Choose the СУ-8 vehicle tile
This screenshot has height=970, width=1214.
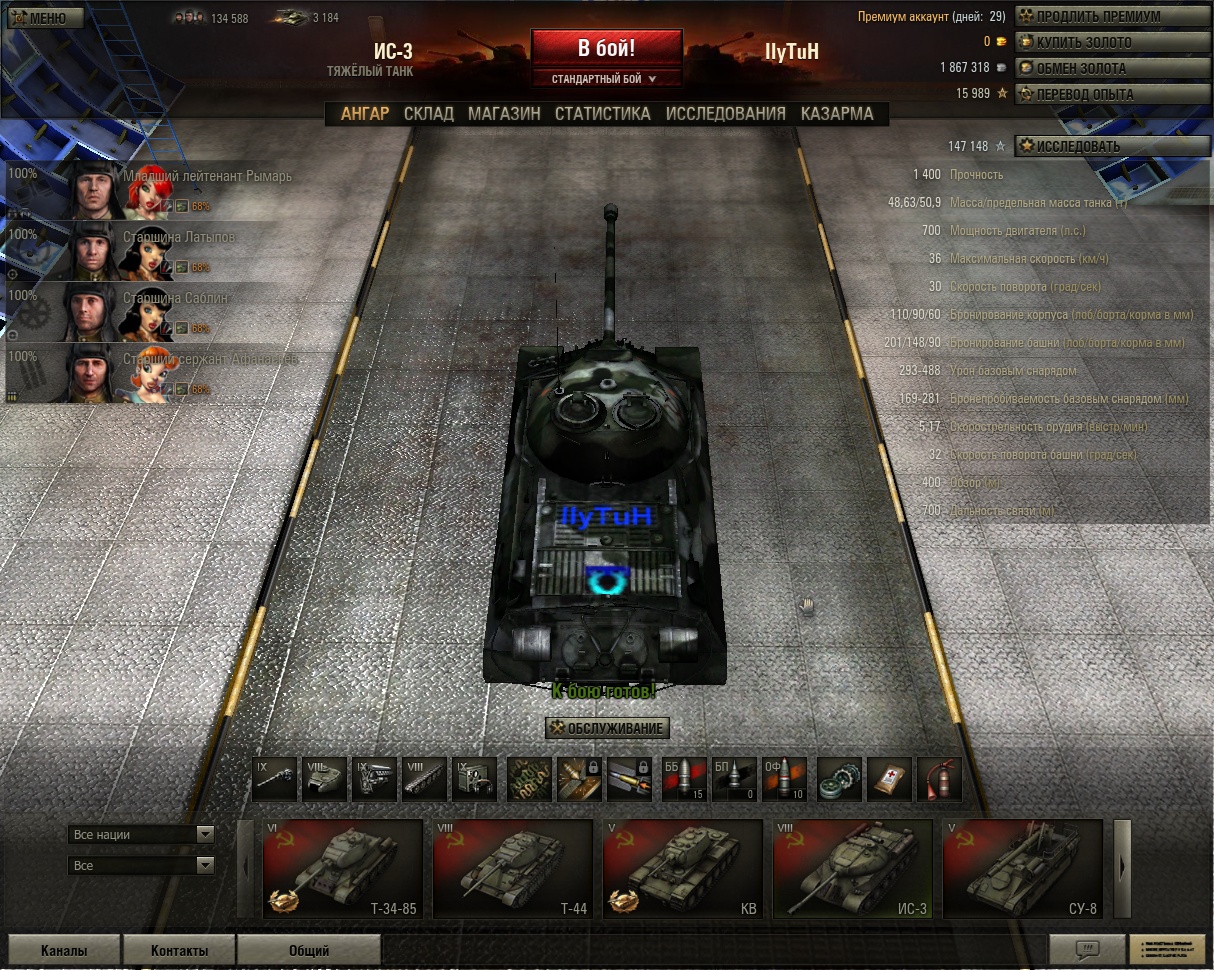click(1022, 868)
